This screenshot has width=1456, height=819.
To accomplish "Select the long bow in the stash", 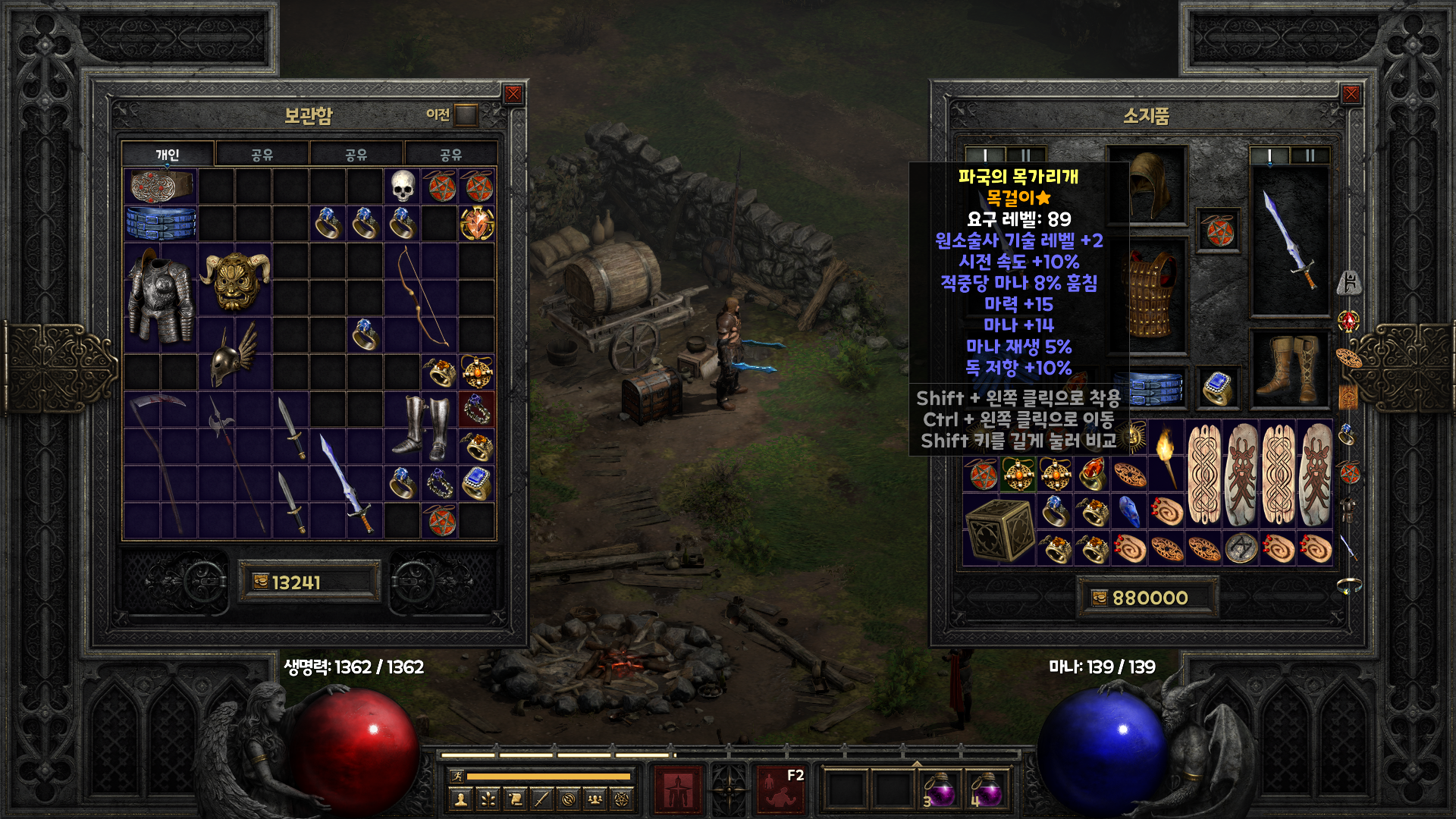I will [420, 297].
